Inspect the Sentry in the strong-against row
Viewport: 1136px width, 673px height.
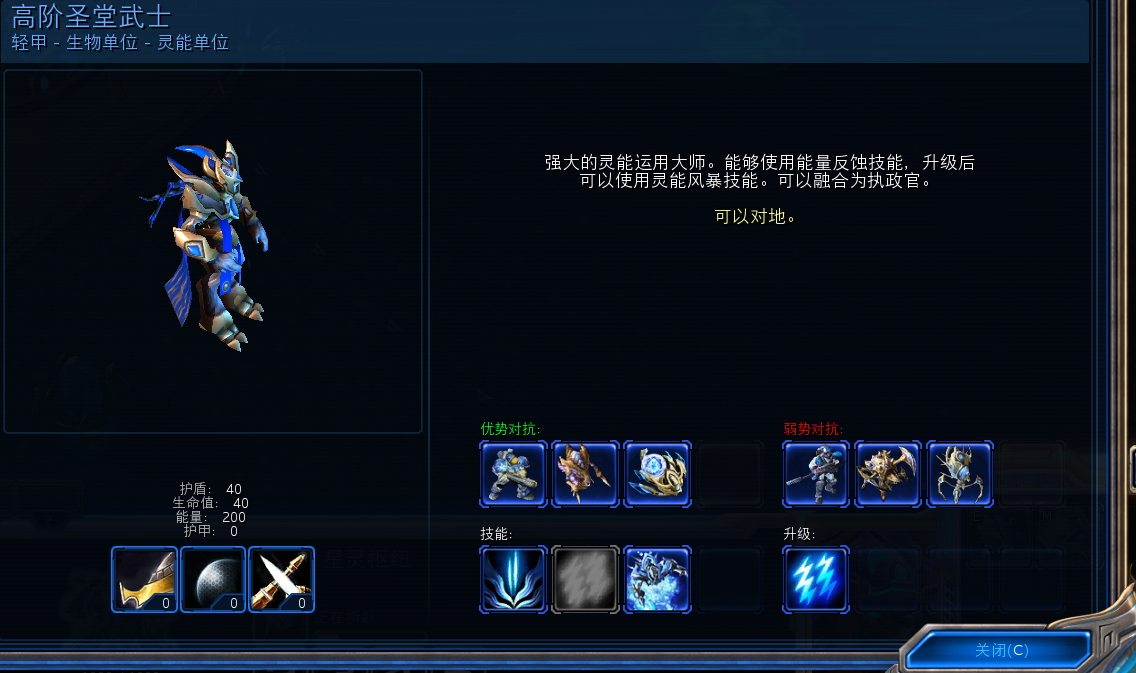(657, 474)
